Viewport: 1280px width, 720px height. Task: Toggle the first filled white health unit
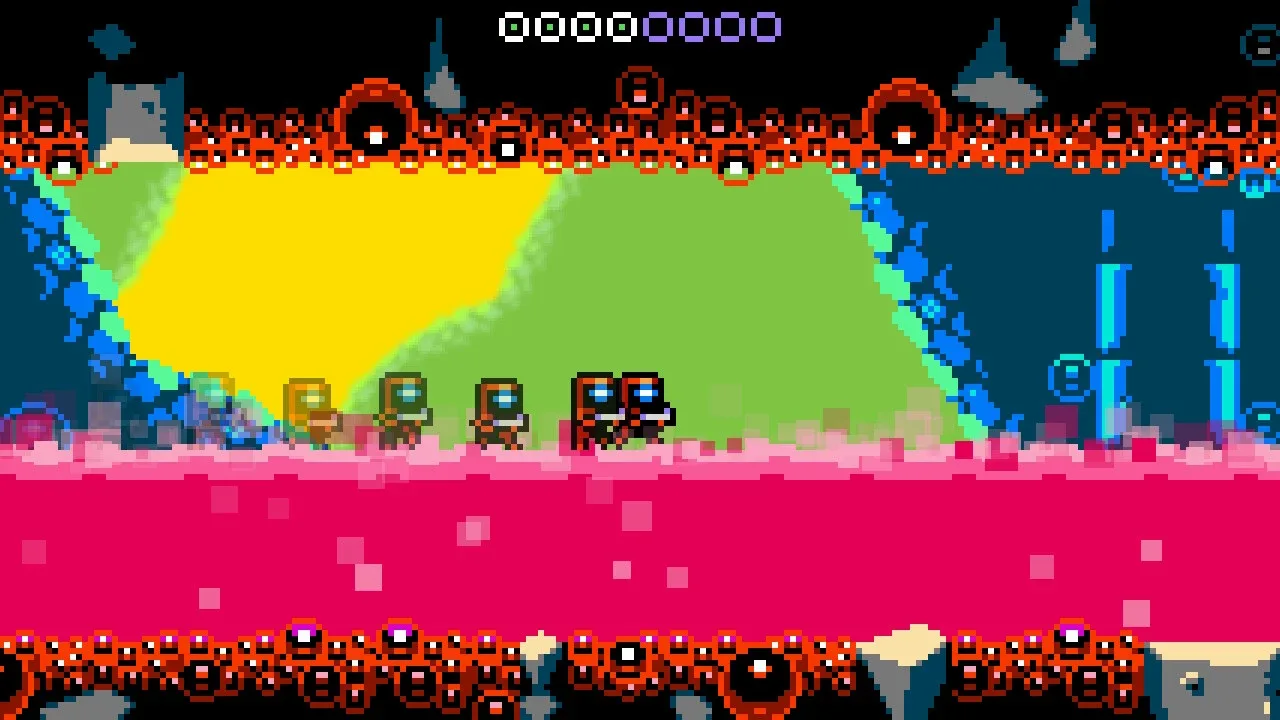pos(514,25)
